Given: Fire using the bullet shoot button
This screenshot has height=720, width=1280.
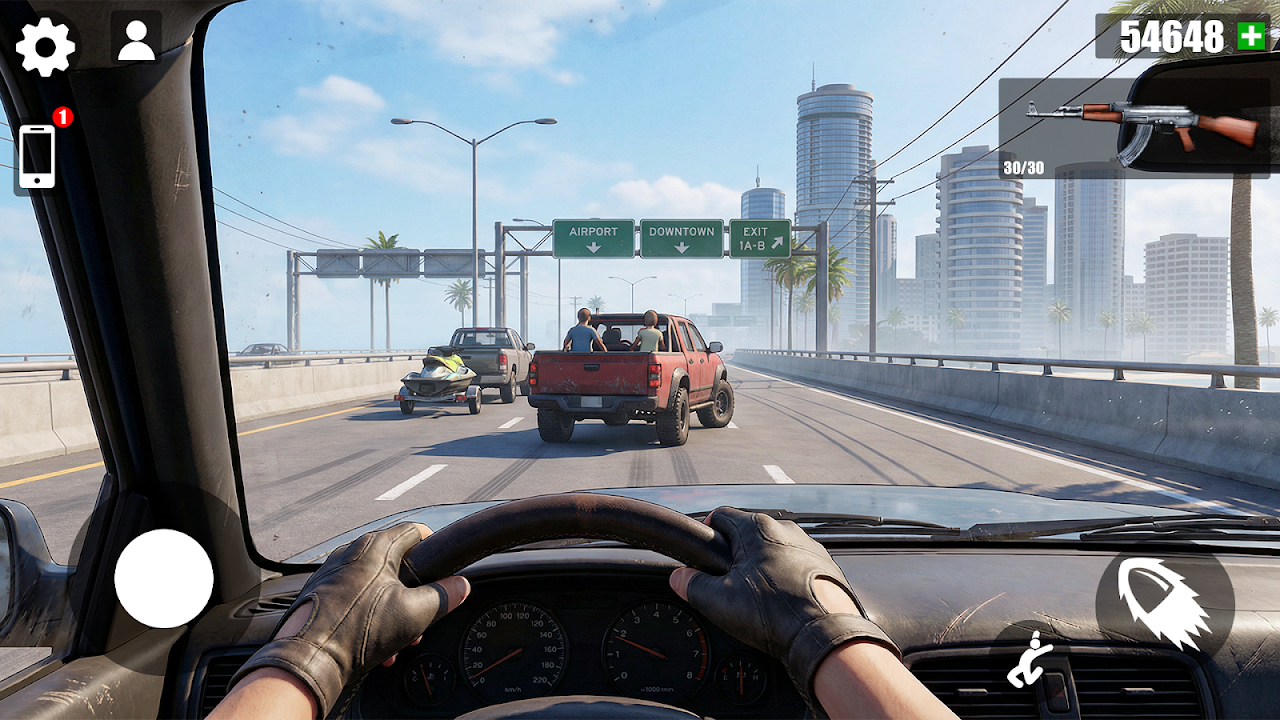Looking at the screenshot, I should 1164,603.
